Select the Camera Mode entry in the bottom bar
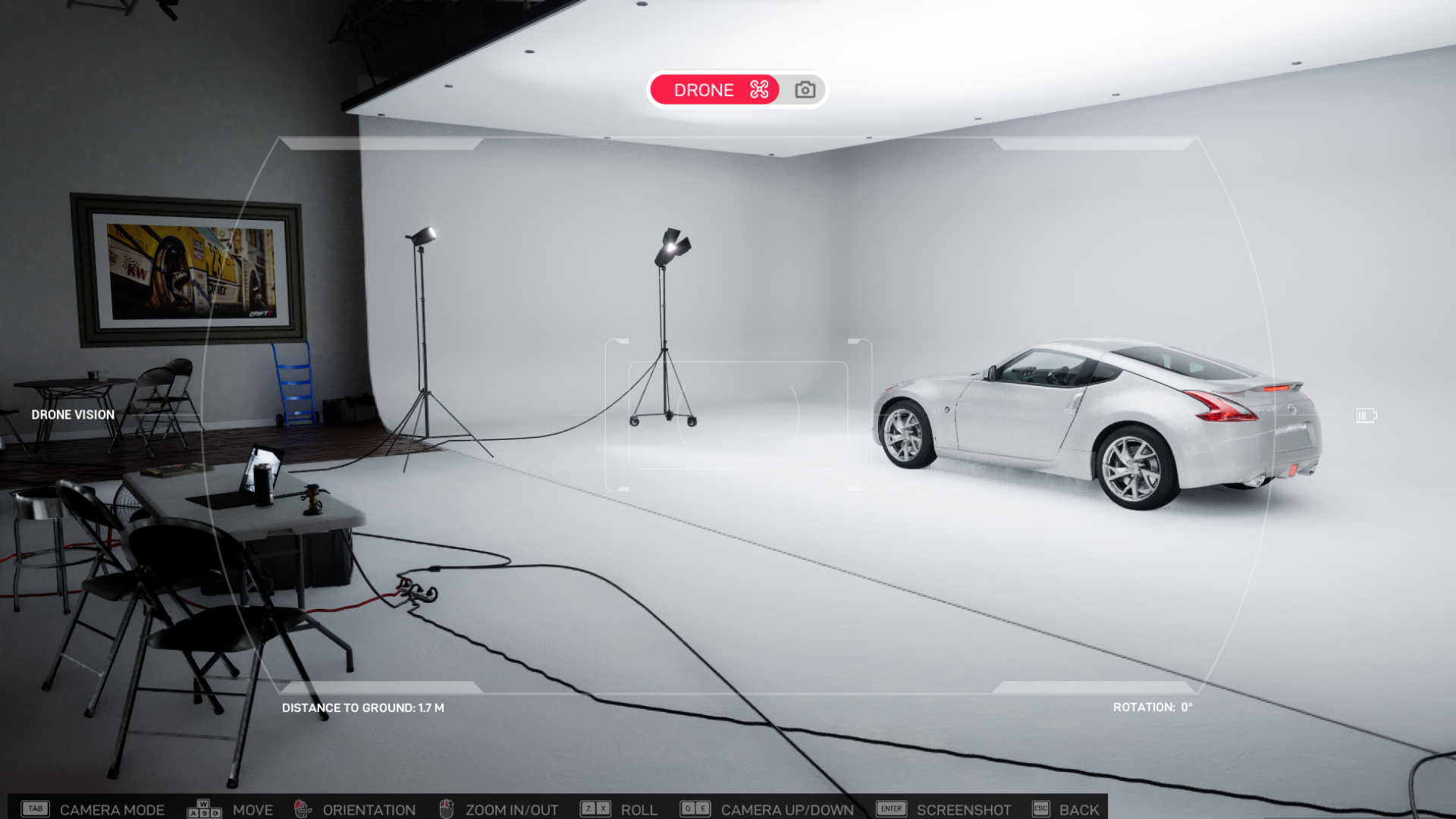 coord(113,808)
